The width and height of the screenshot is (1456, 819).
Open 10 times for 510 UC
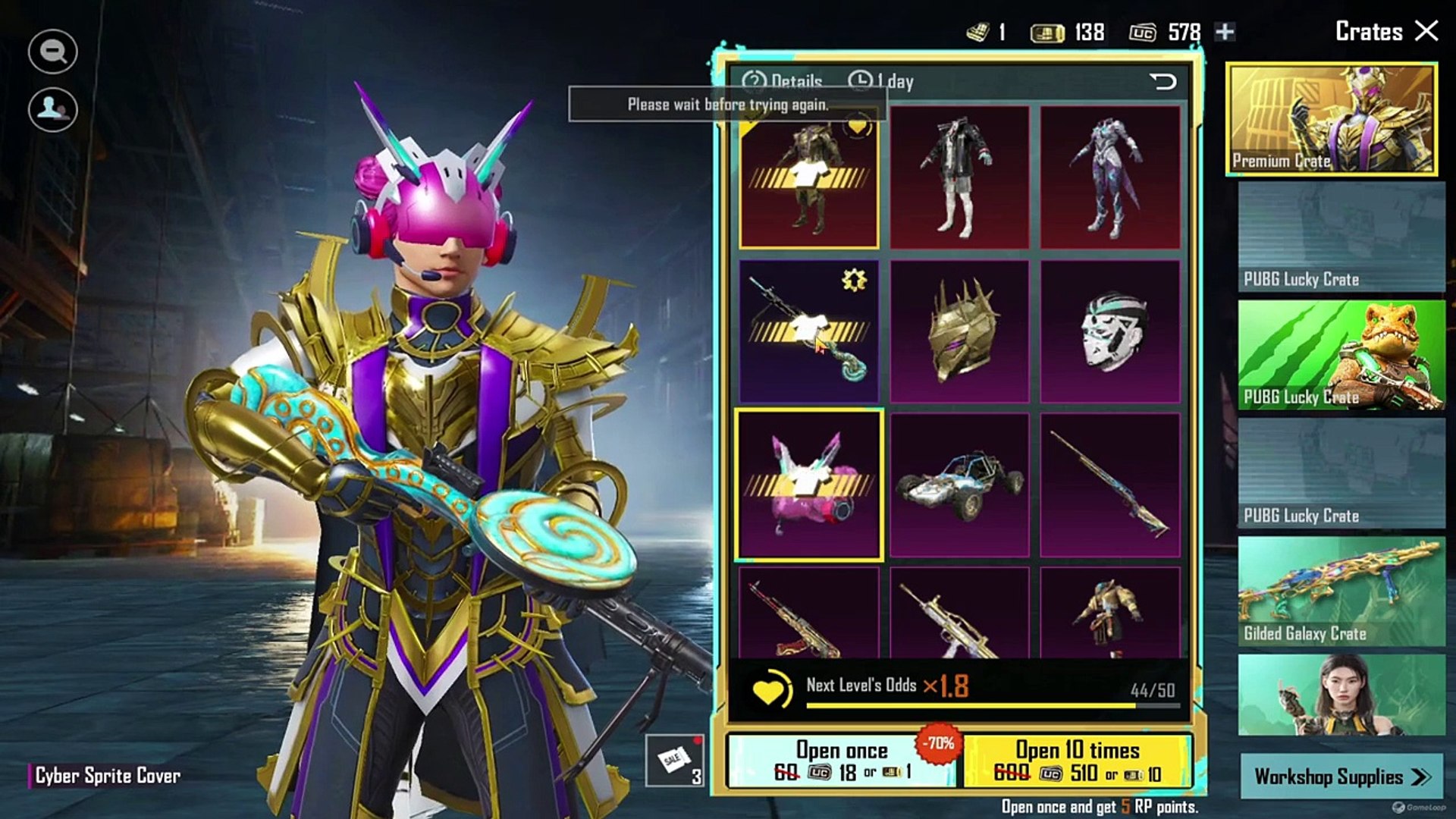(1077, 761)
